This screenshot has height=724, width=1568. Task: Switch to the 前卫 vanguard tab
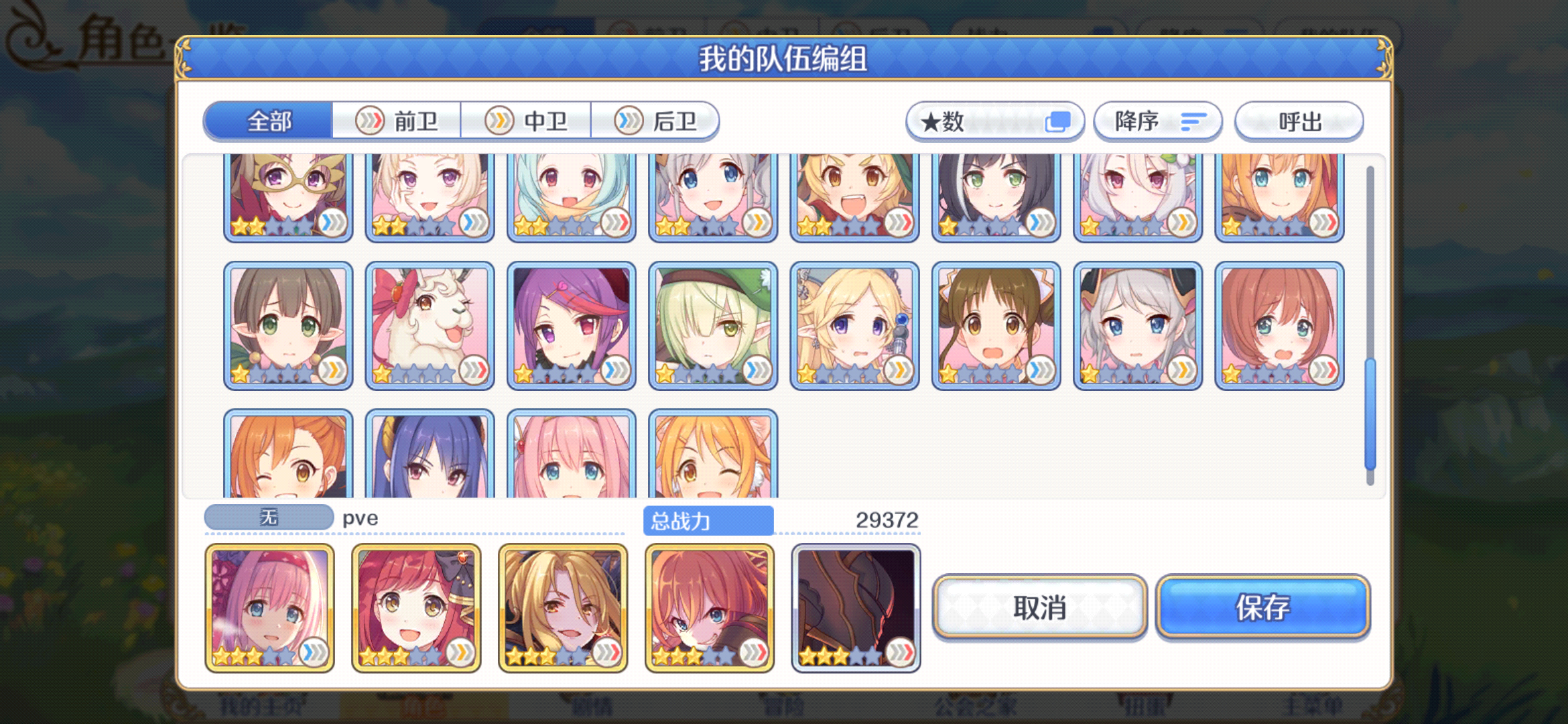coord(397,121)
